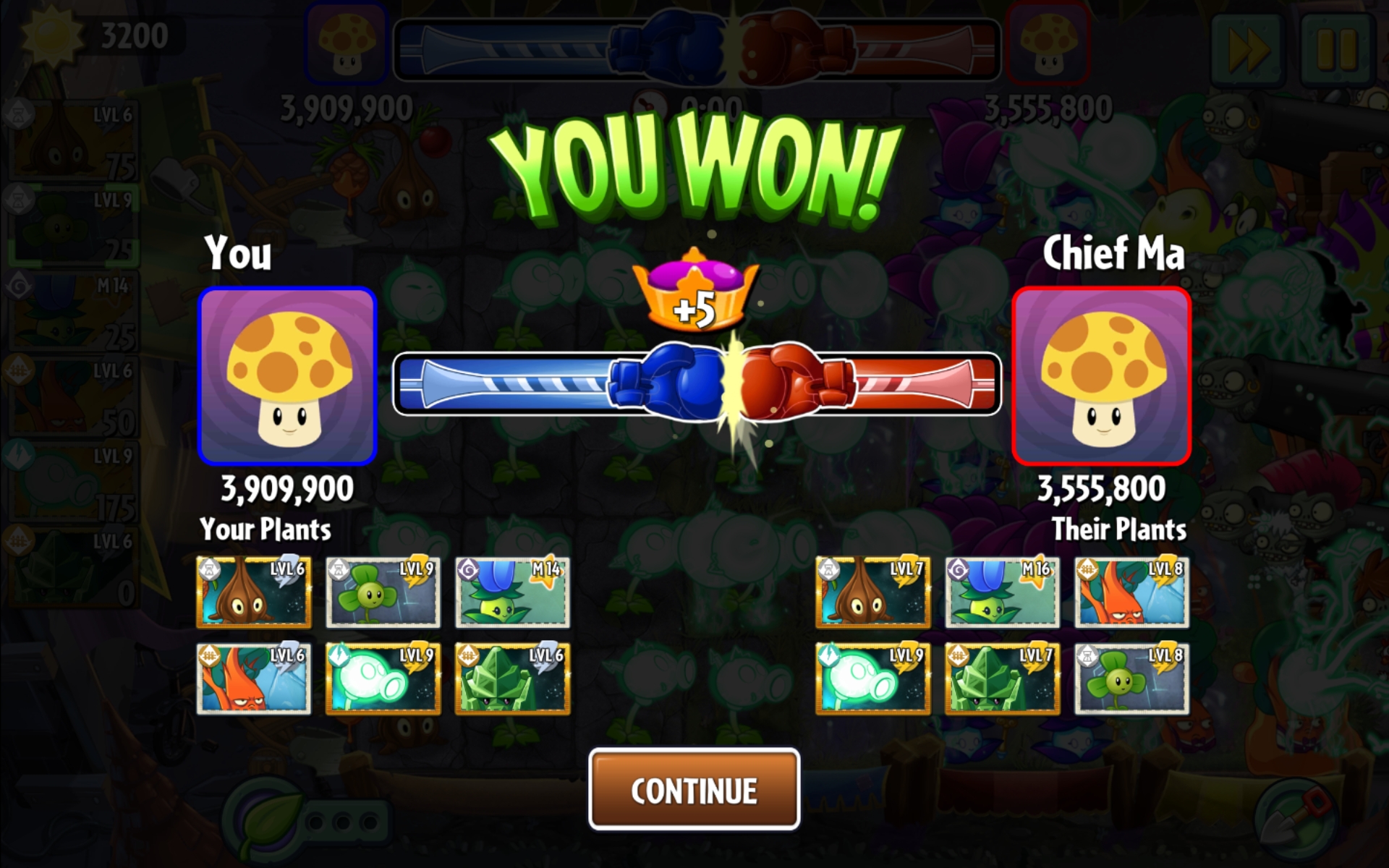Select your LVL 9 glowing peashooter card
Image resolution: width=1389 pixels, height=868 pixels.
[x=383, y=678]
